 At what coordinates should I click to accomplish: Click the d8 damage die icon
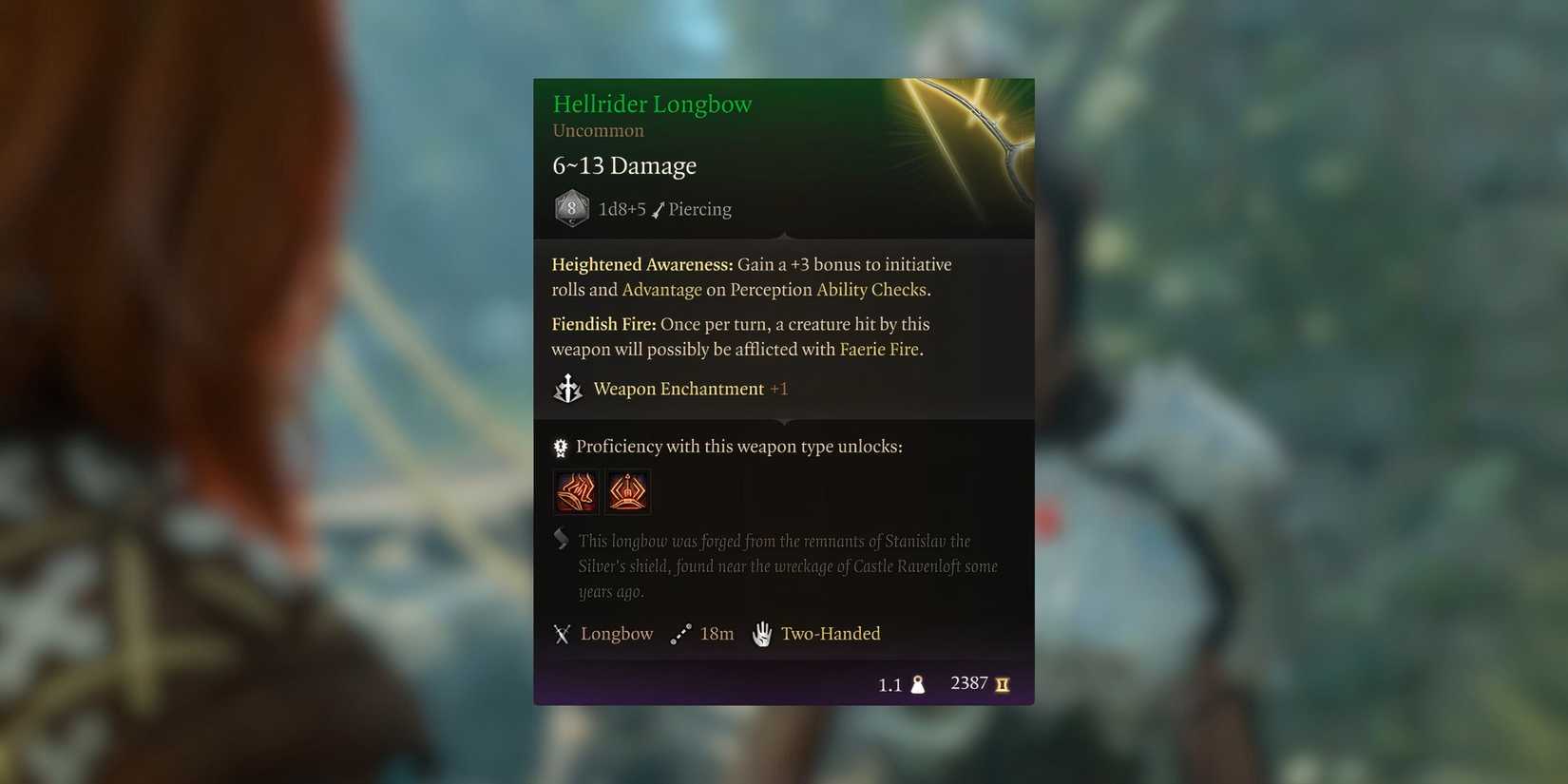571,208
